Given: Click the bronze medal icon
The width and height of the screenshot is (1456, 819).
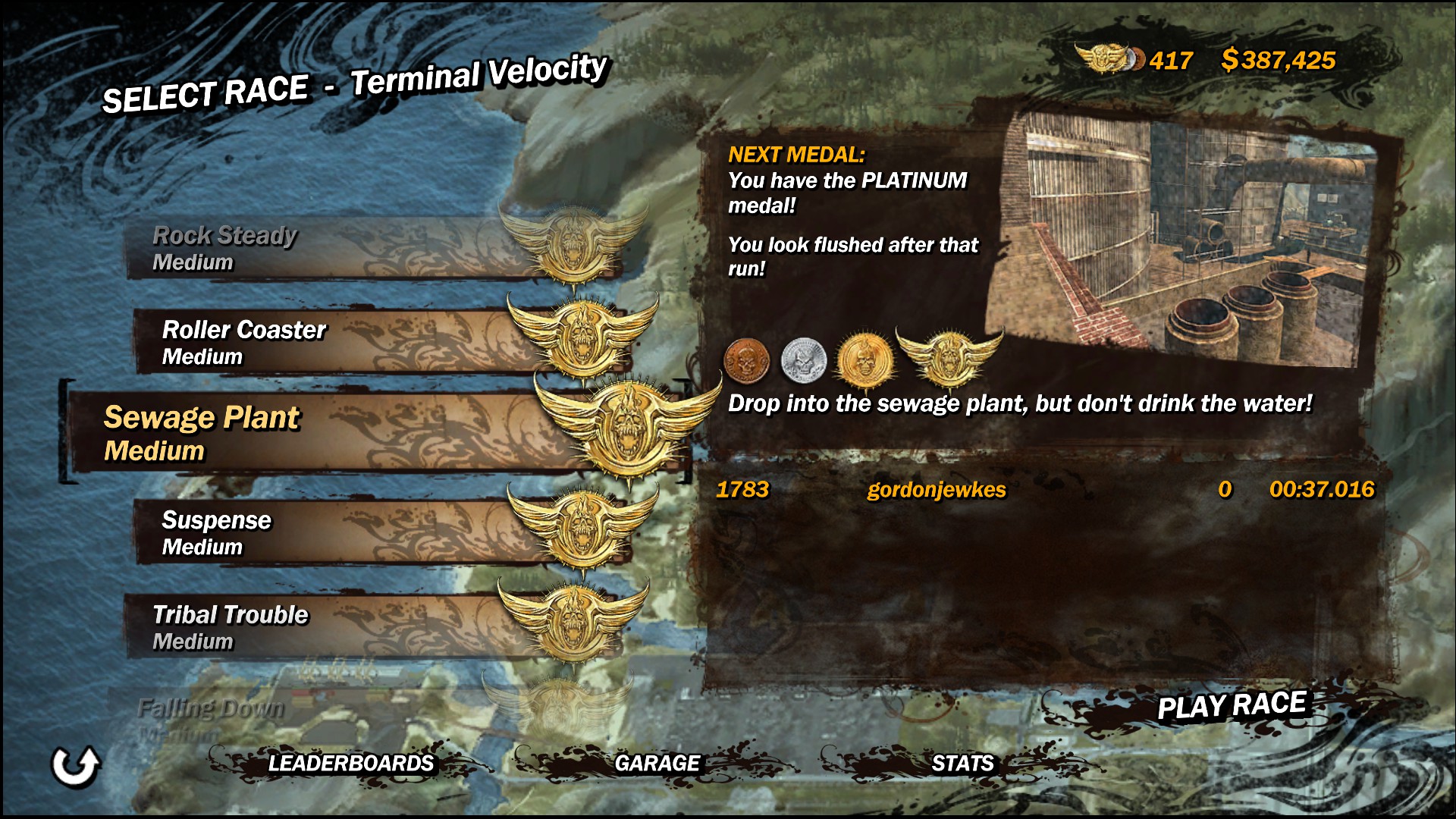Looking at the screenshot, I should coord(747,360).
